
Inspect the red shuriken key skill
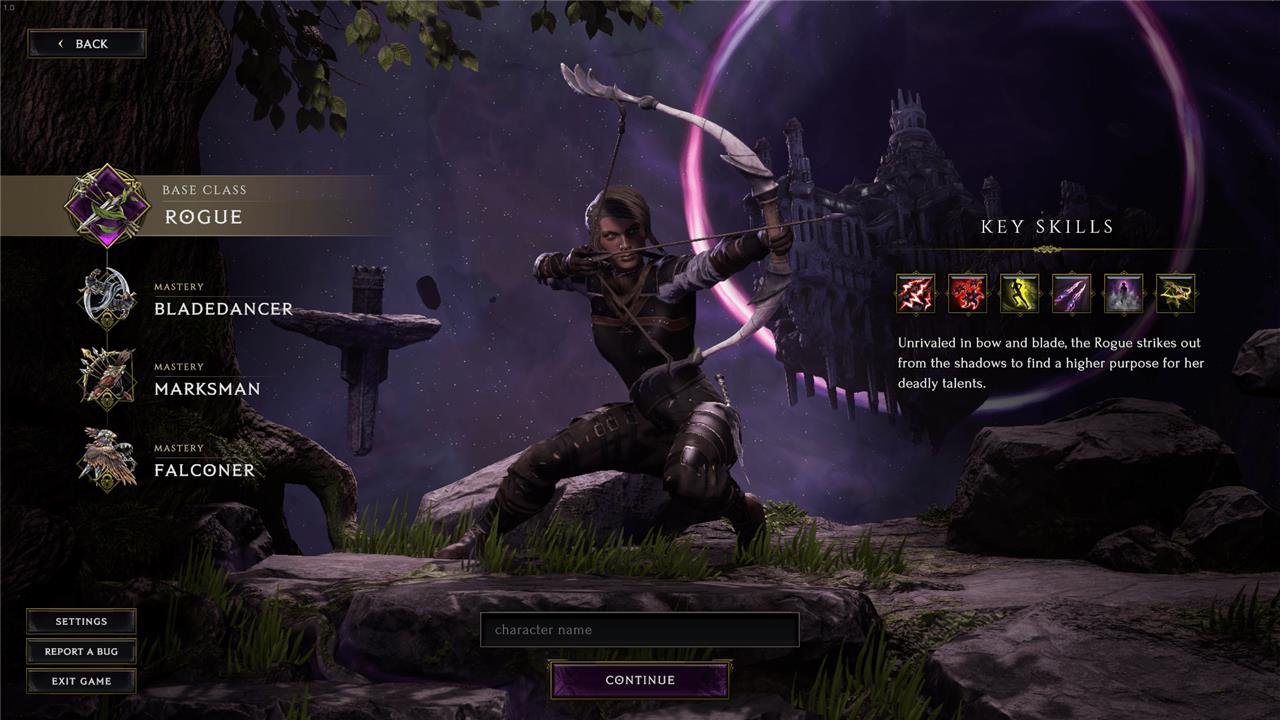[968, 294]
